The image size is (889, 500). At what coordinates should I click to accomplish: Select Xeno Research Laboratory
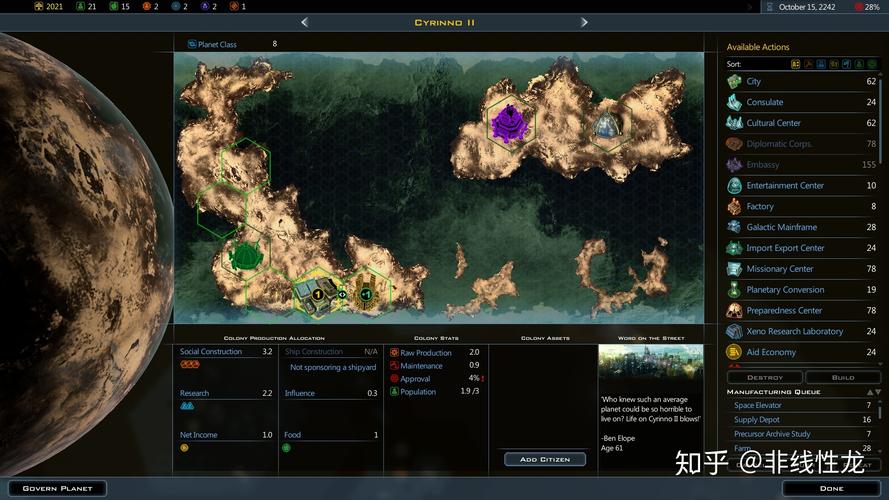(x=794, y=331)
